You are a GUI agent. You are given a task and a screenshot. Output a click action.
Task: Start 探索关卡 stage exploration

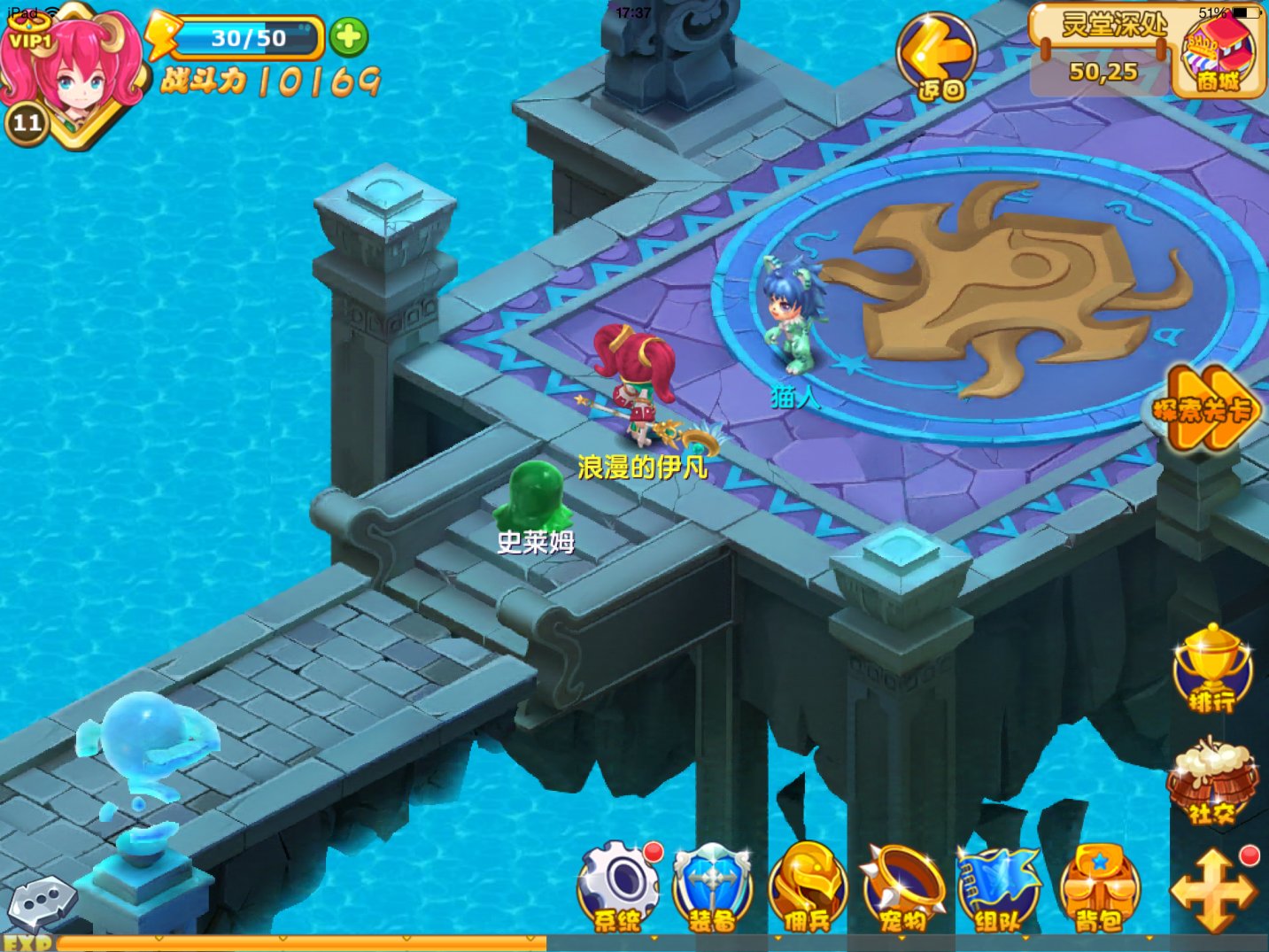click(x=1208, y=409)
